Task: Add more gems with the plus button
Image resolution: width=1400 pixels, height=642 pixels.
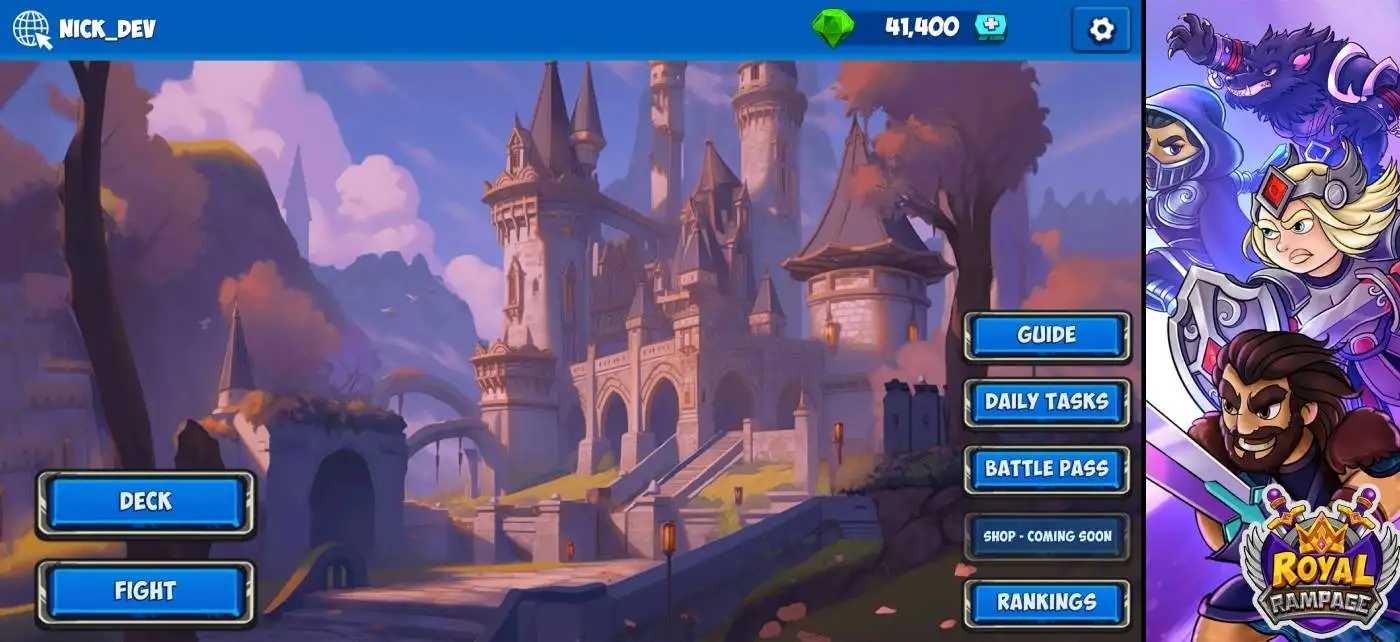Action: [990, 28]
